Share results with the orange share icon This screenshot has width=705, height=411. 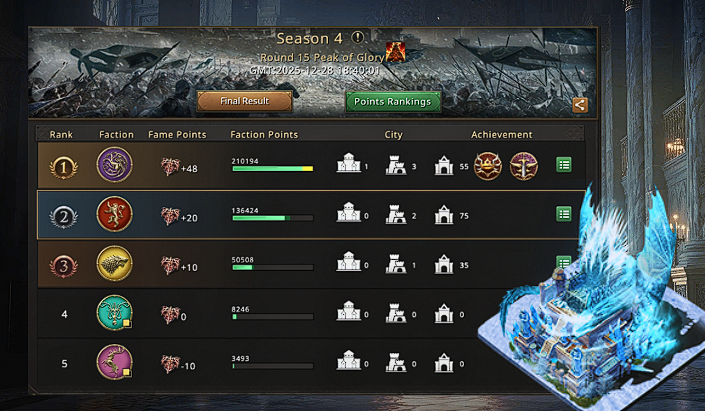[x=580, y=106]
